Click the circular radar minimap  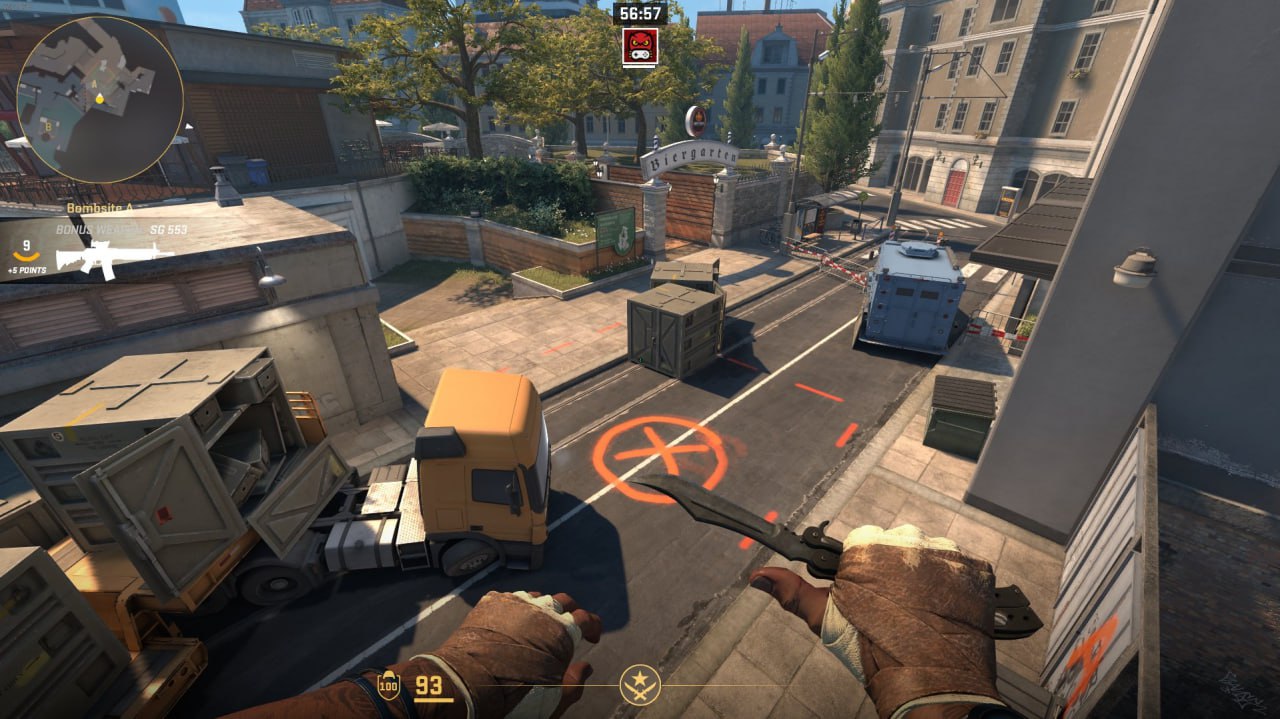(x=100, y=99)
